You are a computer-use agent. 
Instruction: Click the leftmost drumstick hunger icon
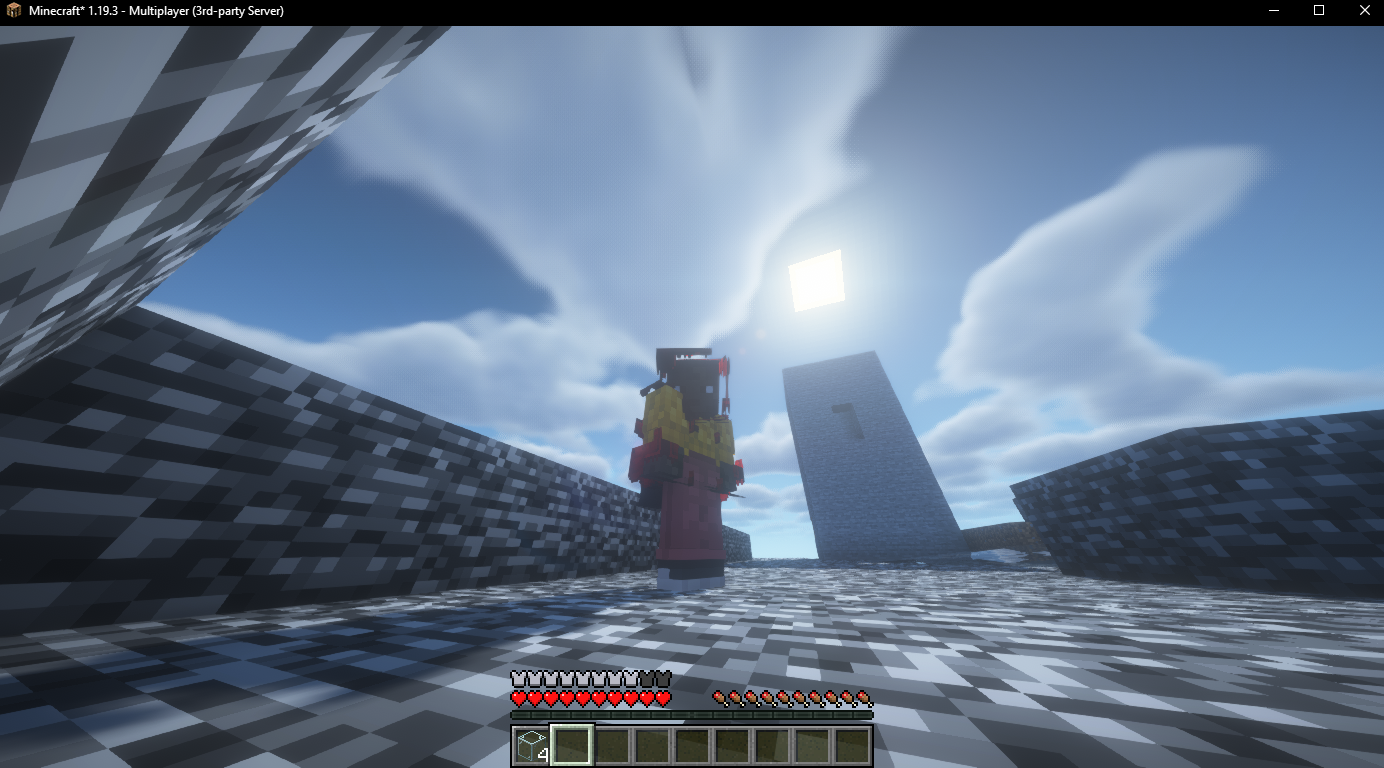click(718, 696)
